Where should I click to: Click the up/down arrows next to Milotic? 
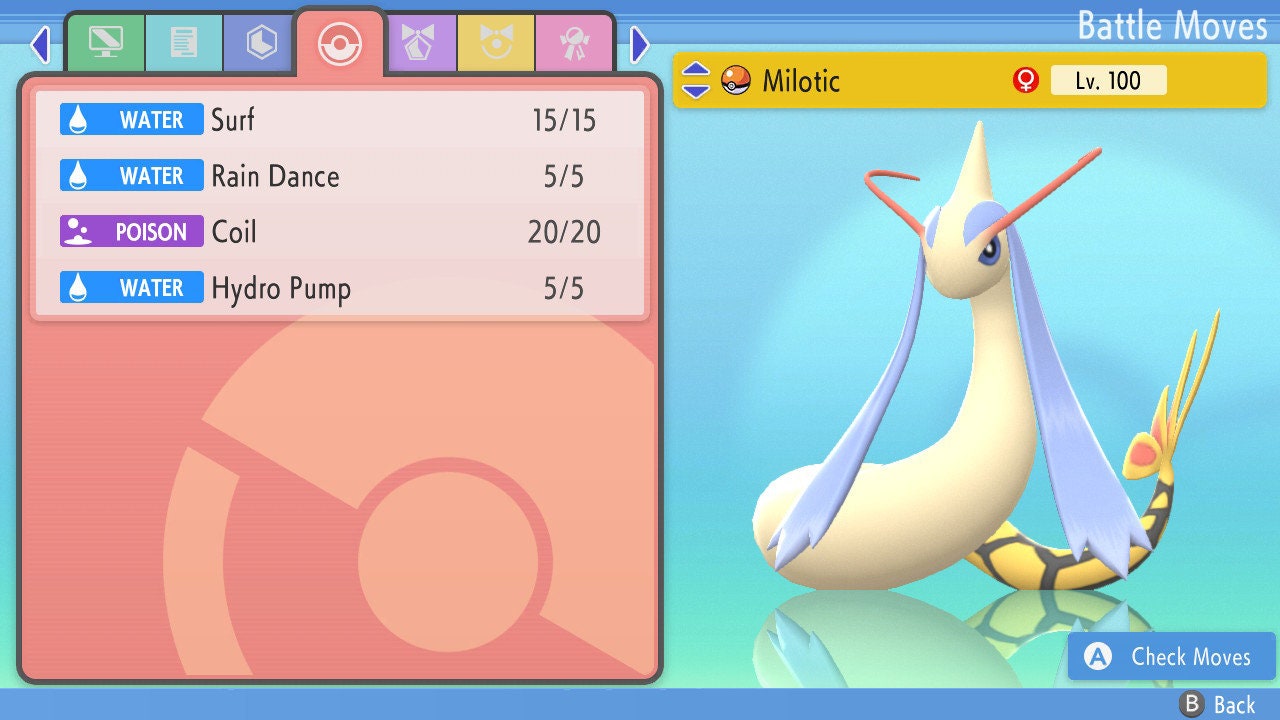click(696, 80)
